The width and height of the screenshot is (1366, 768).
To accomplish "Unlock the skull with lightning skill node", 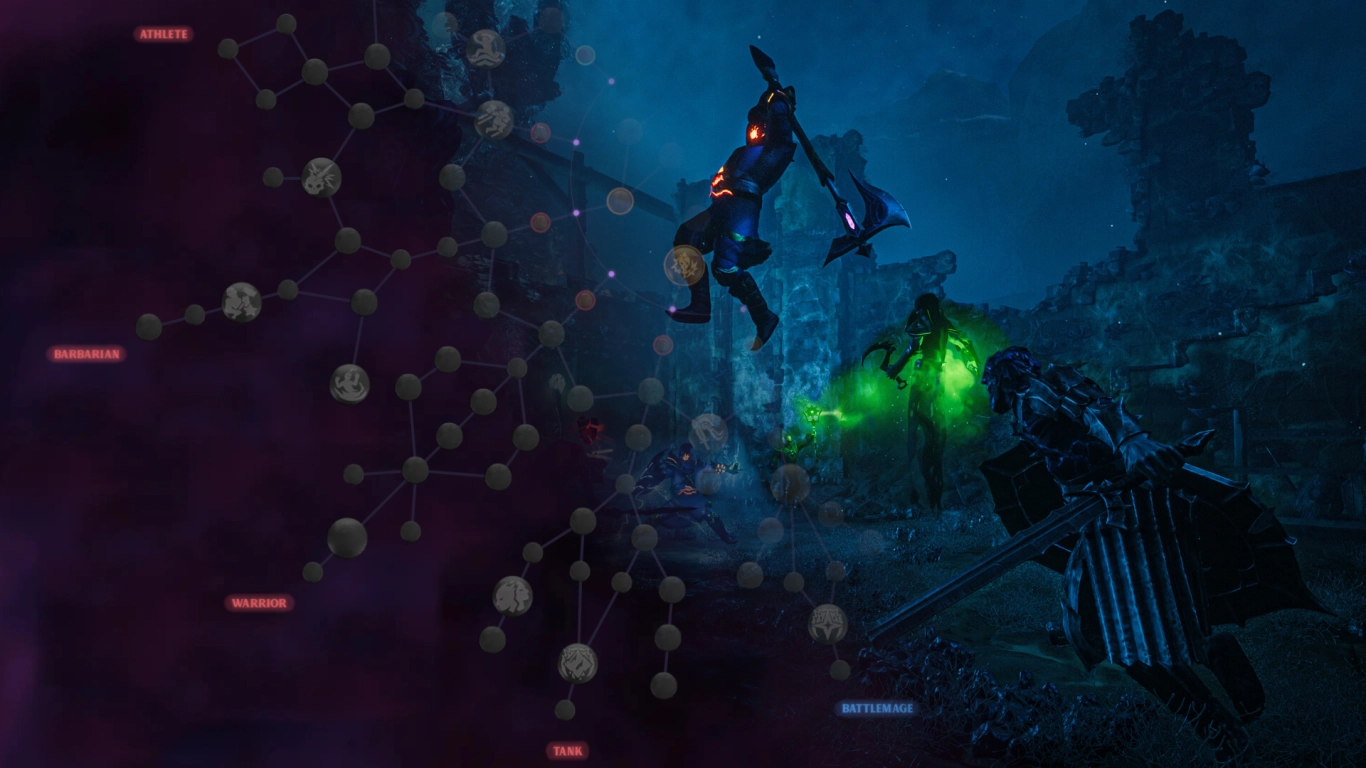I will [321, 177].
